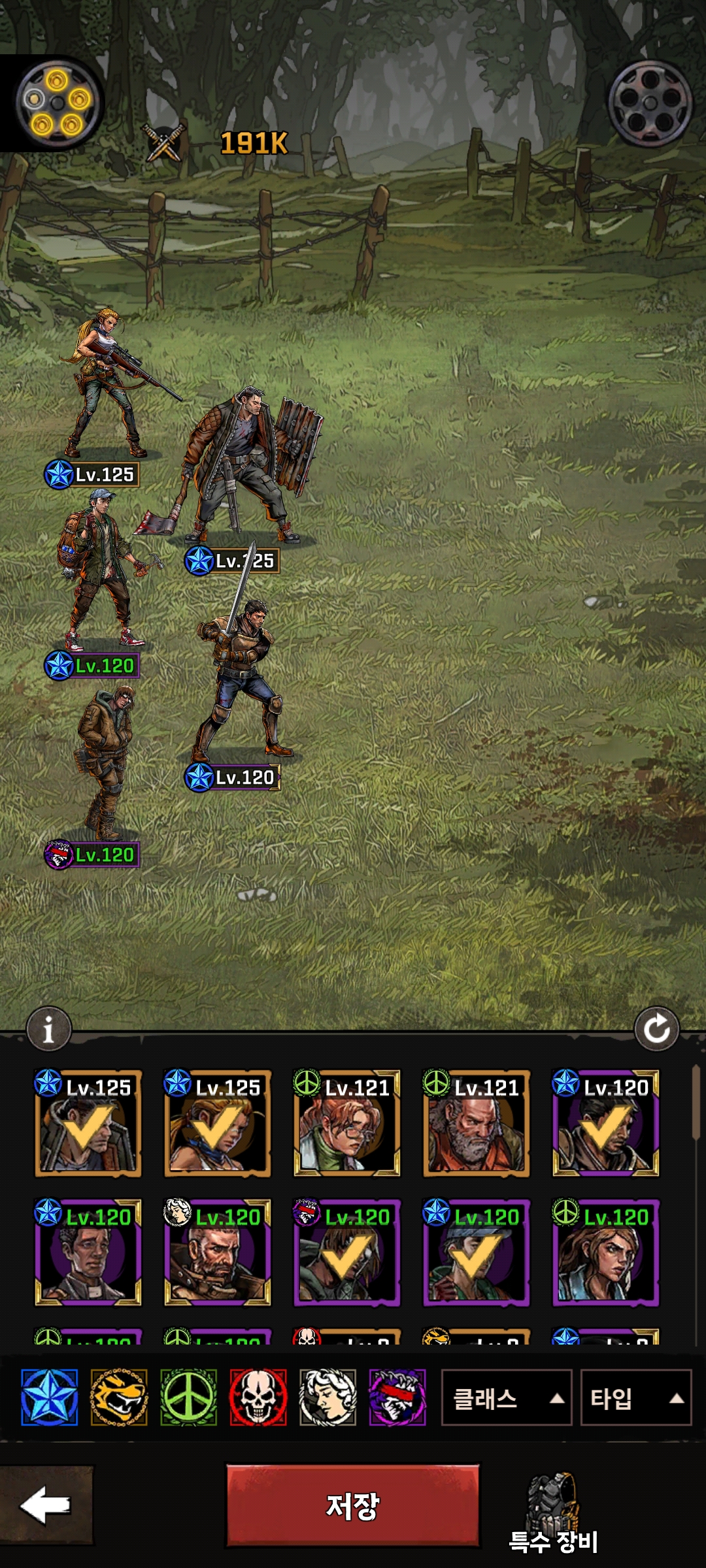Select the Lv.121 glasses-wearing redhead hero card
The width and height of the screenshot is (706, 1568).
coord(346,1124)
